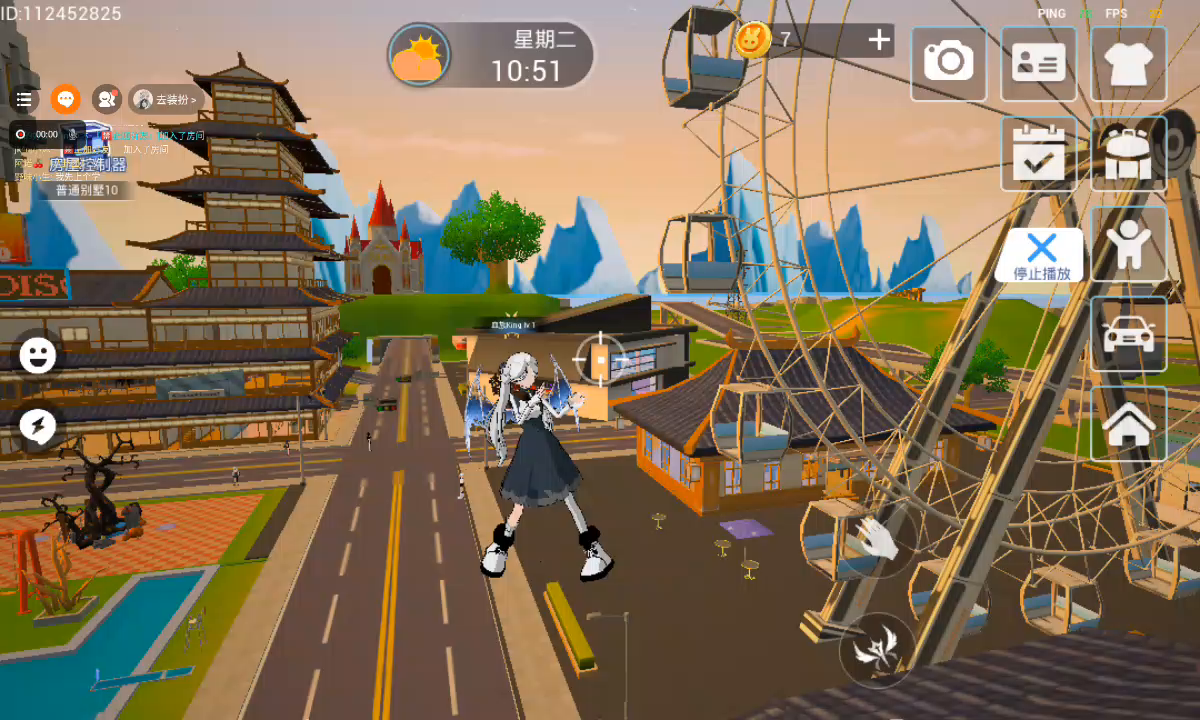This screenshot has width=1200, height=720.
Task: Open the backpack inventory
Action: coord(1129,153)
